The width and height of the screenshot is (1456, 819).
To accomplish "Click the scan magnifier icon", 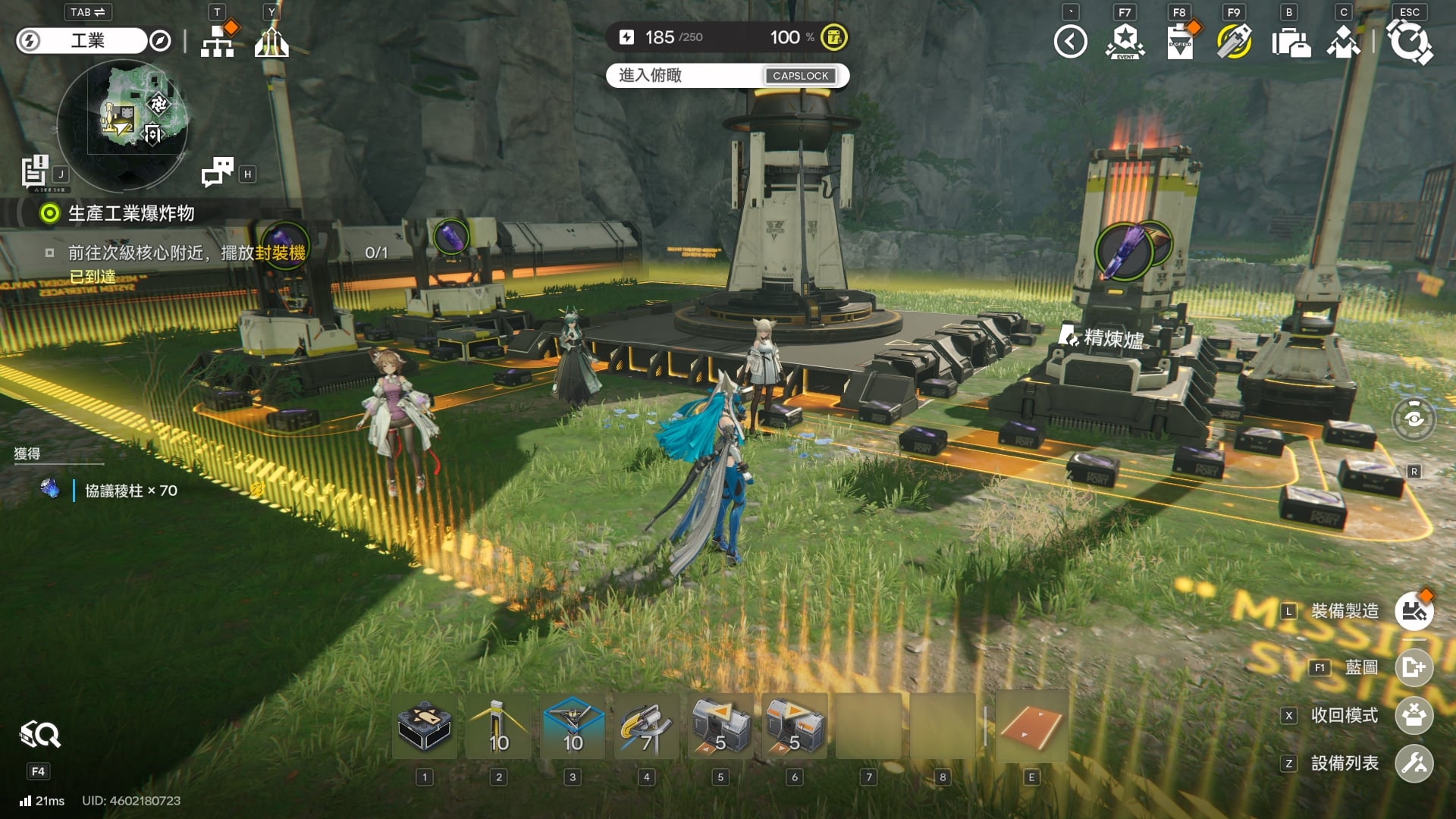I will tap(39, 735).
